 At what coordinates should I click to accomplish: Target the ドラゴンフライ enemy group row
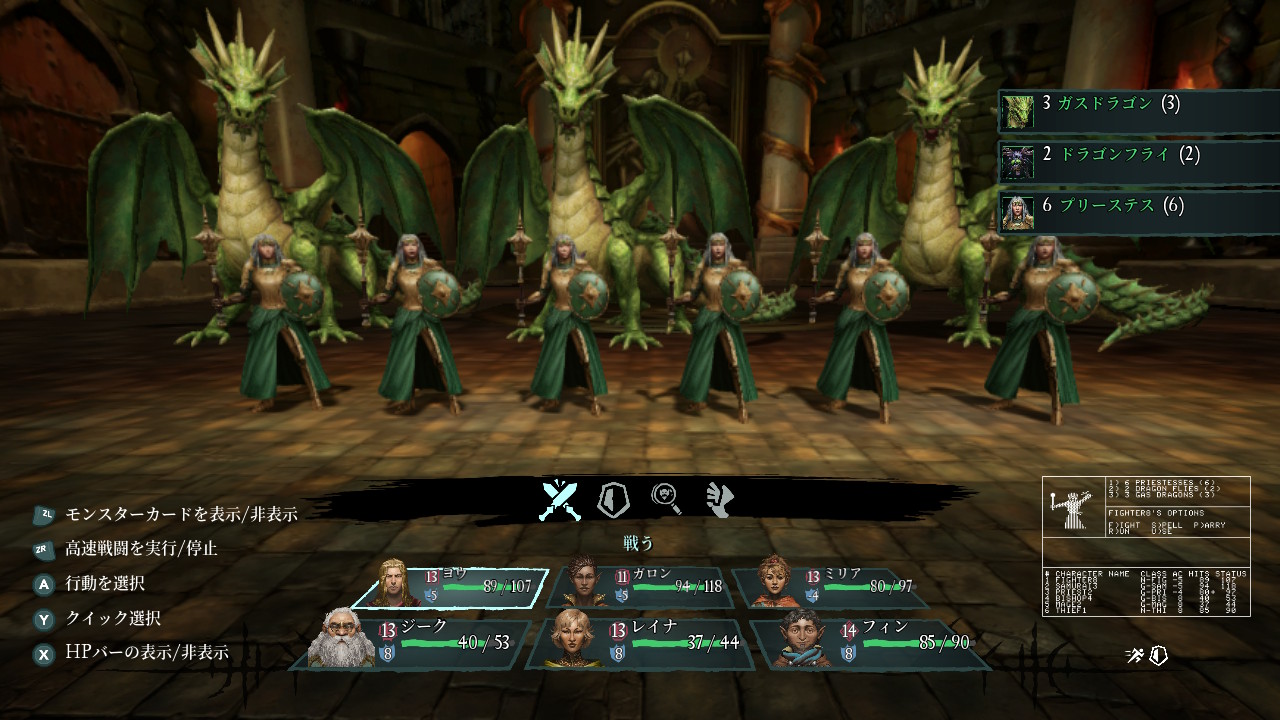click(x=1138, y=157)
